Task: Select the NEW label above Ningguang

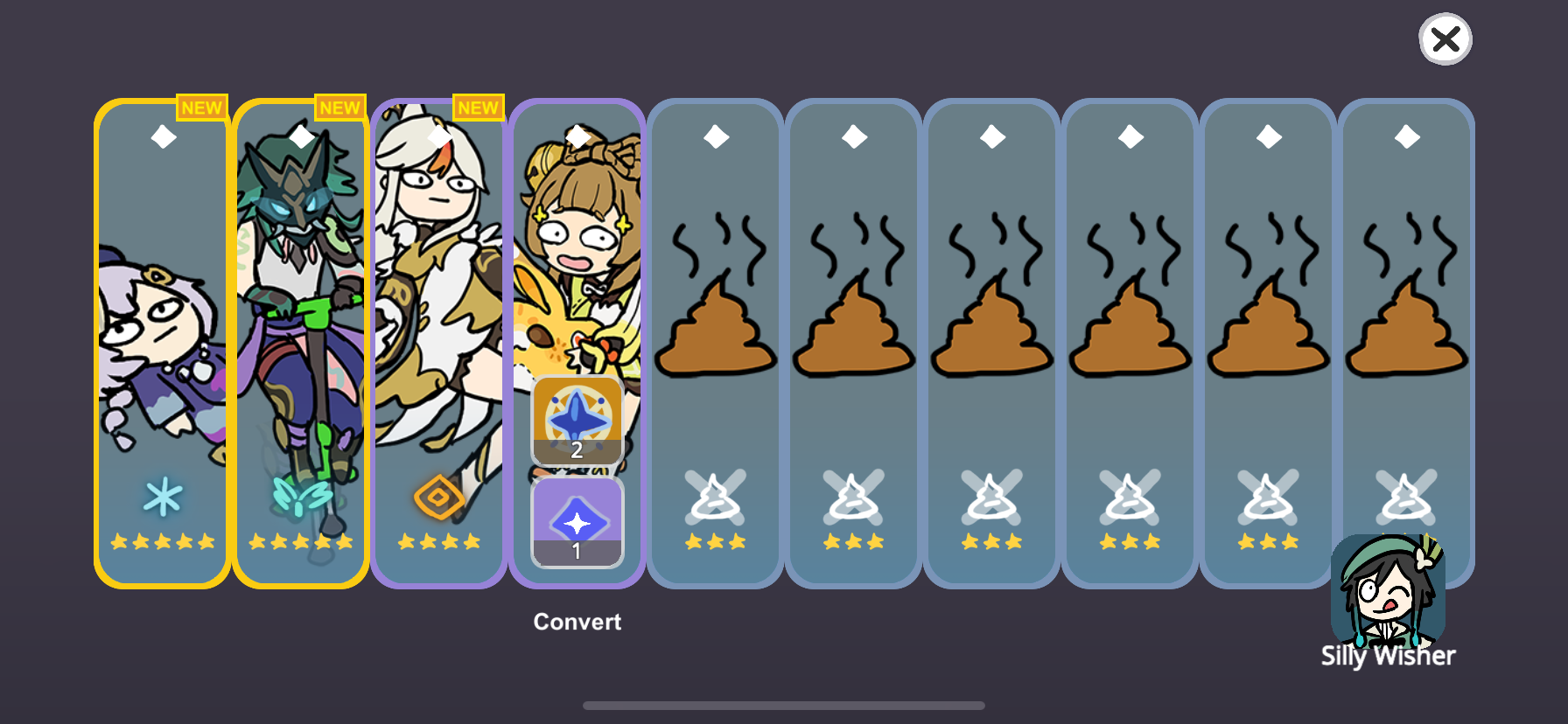Action: (478, 107)
